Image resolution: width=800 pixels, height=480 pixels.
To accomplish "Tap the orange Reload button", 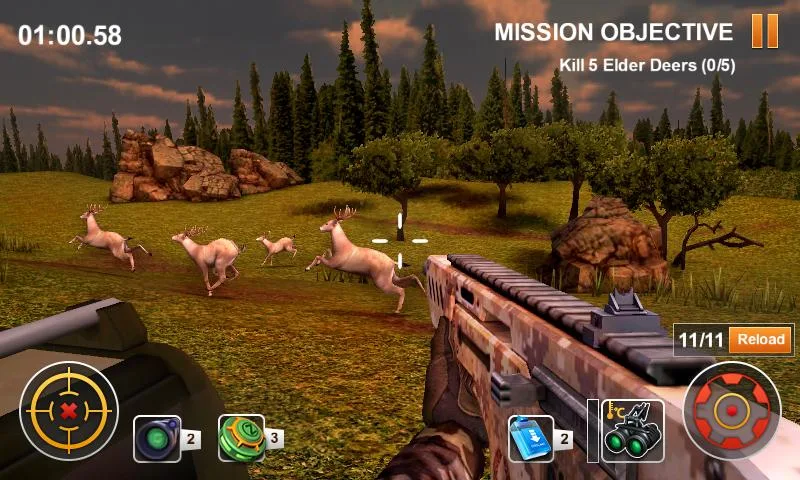I will pyautogui.click(x=760, y=340).
